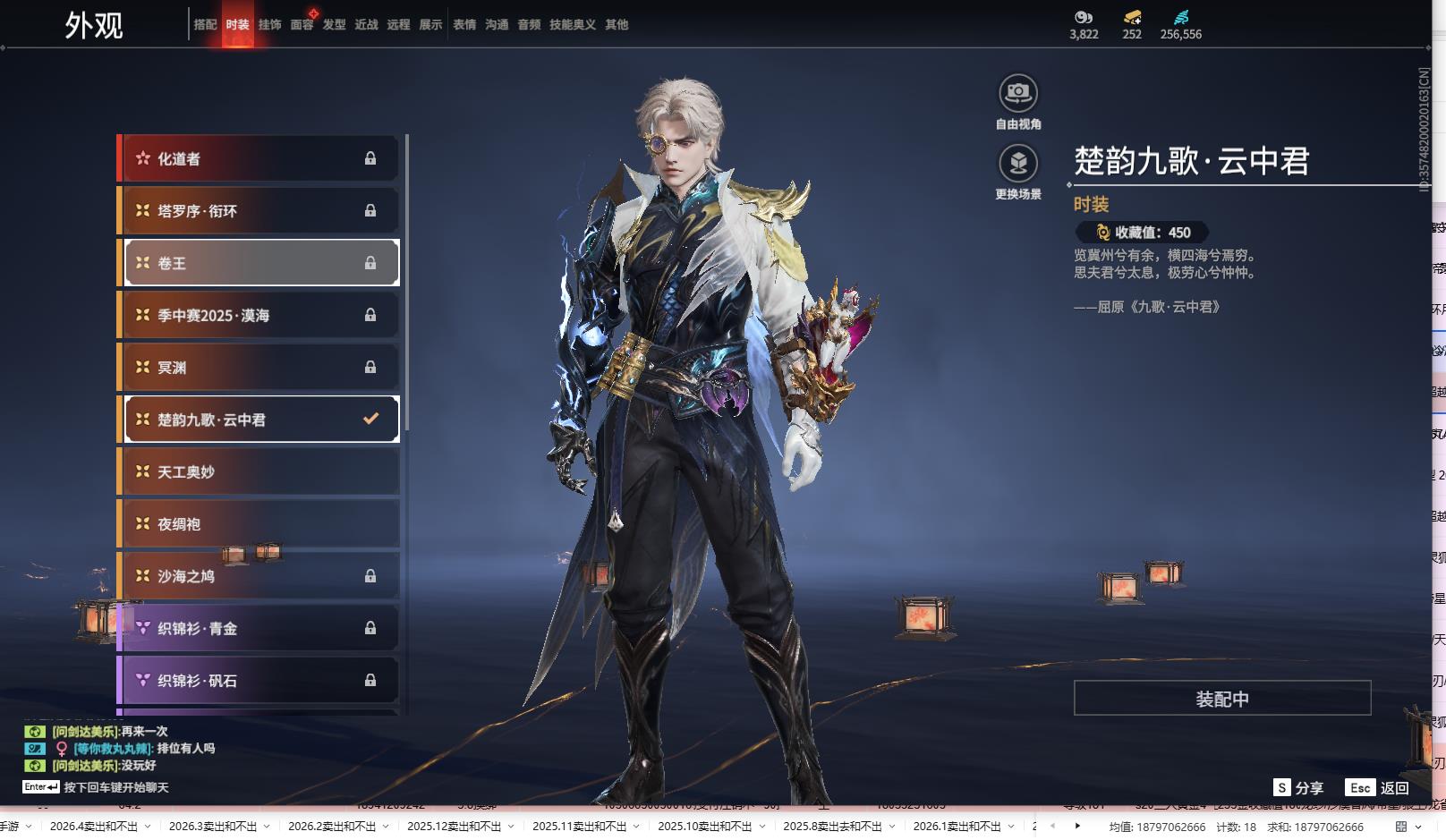
Task: Open the 2026.3卖出和不出 spreadsheet tab
Action: tap(213, 827)
